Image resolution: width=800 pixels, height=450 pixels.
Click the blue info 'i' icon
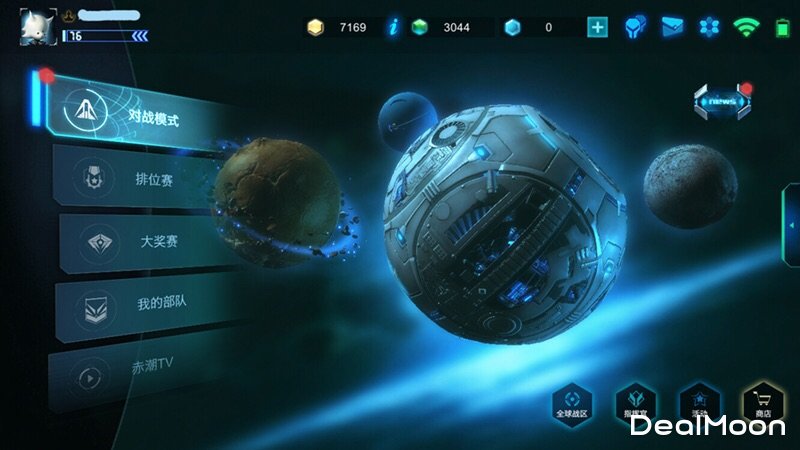[394, 27]
